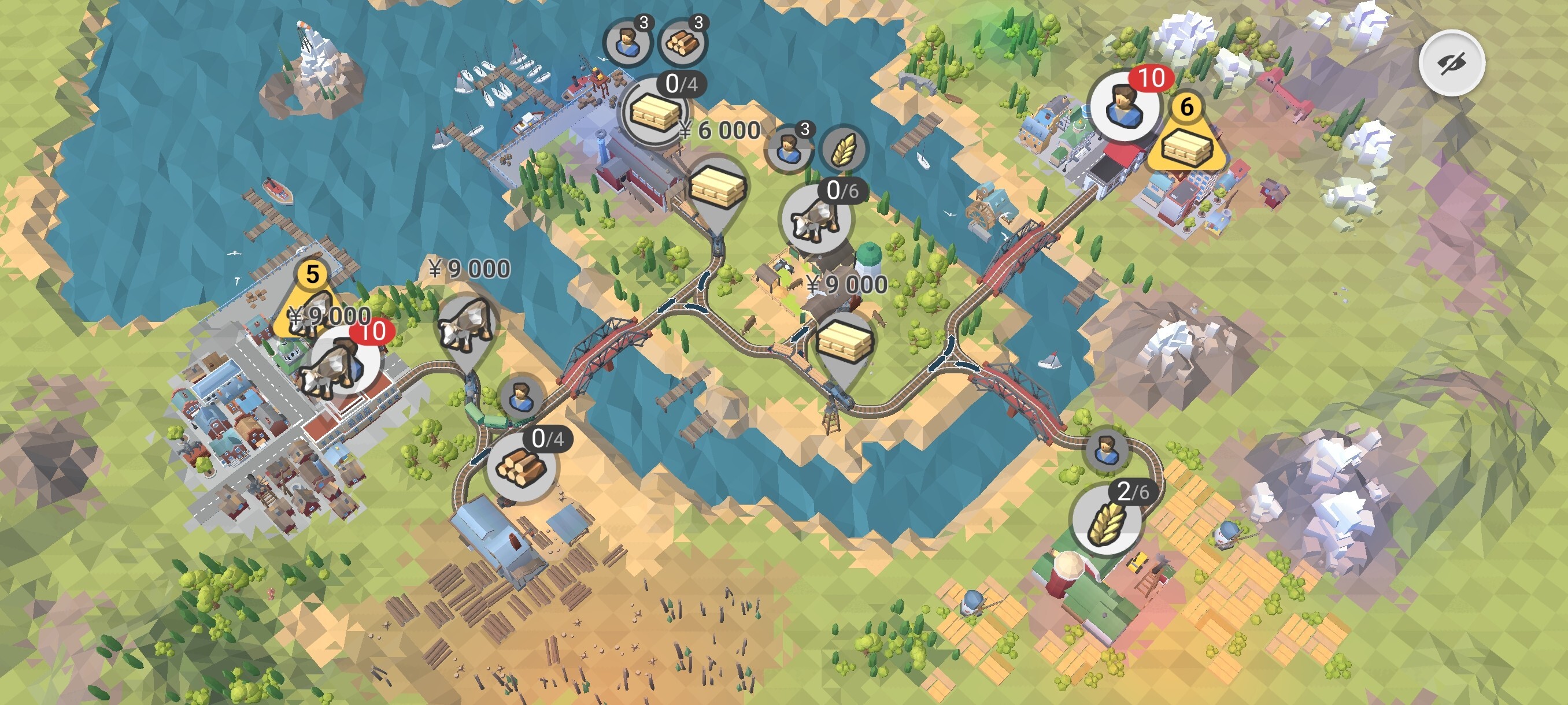1568x705 pixels.
Task: Open the cattle 0/6 ranch marker
Action: coord(816,219)
